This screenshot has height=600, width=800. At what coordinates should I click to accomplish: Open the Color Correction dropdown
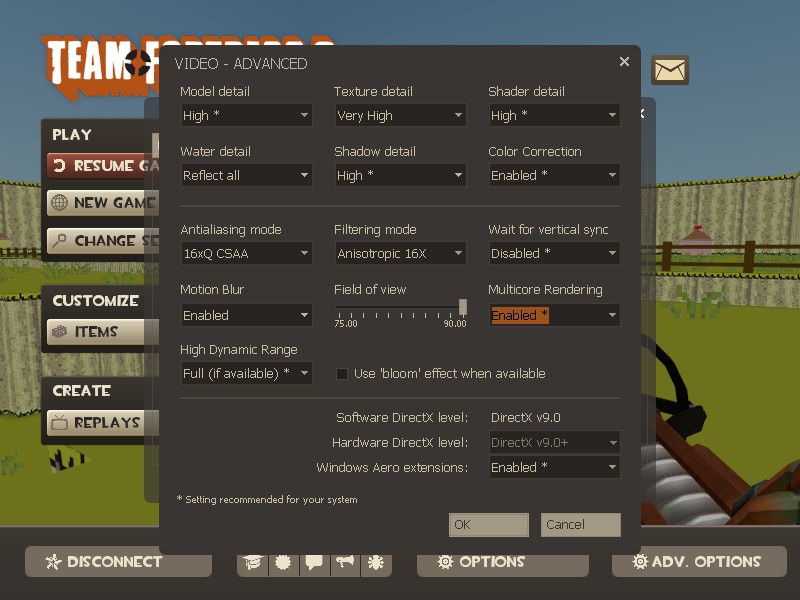pos(554,175)
